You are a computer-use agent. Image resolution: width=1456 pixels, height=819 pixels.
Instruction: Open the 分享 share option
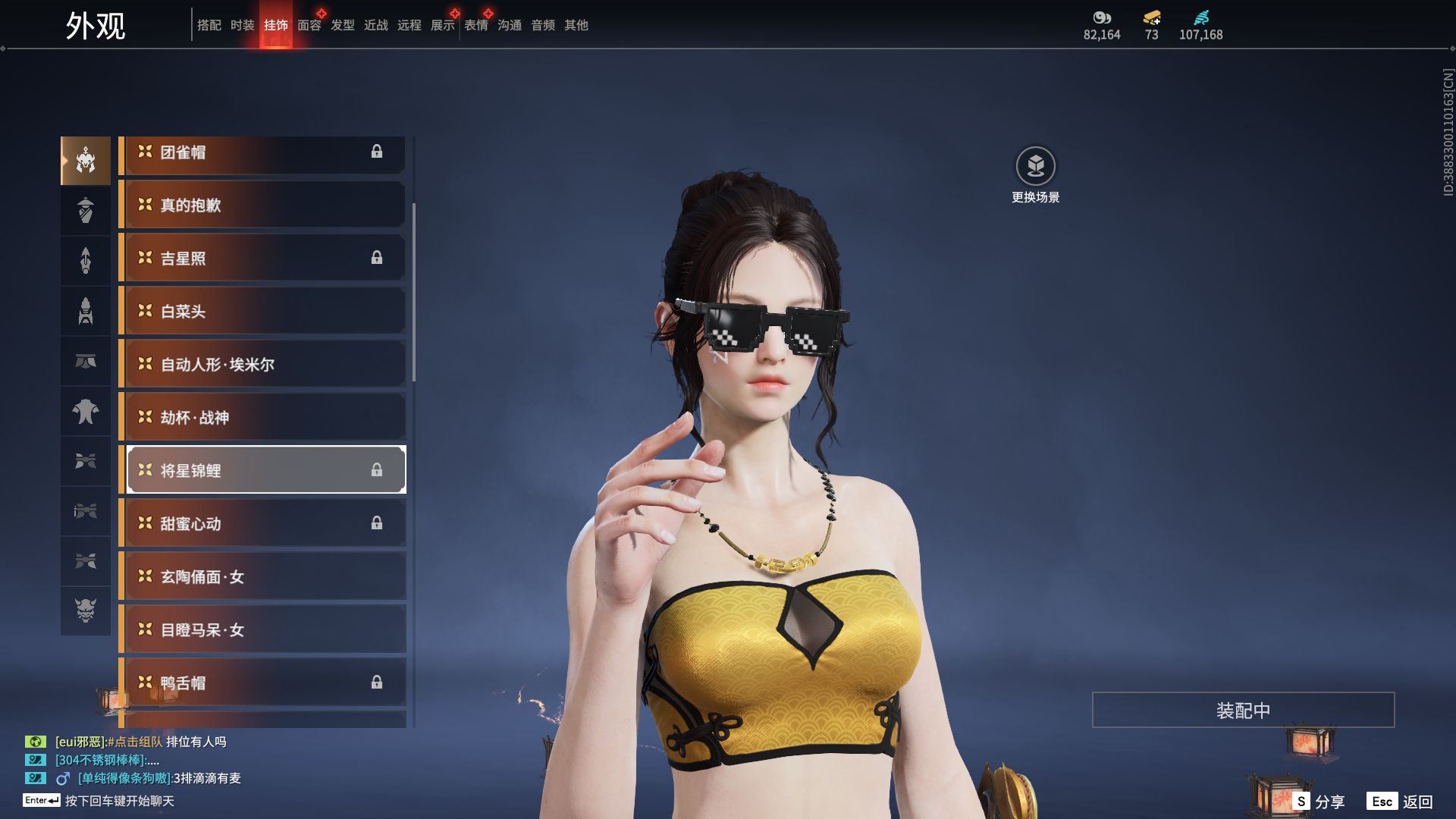pyautogui.click(x=1319, y=802)
